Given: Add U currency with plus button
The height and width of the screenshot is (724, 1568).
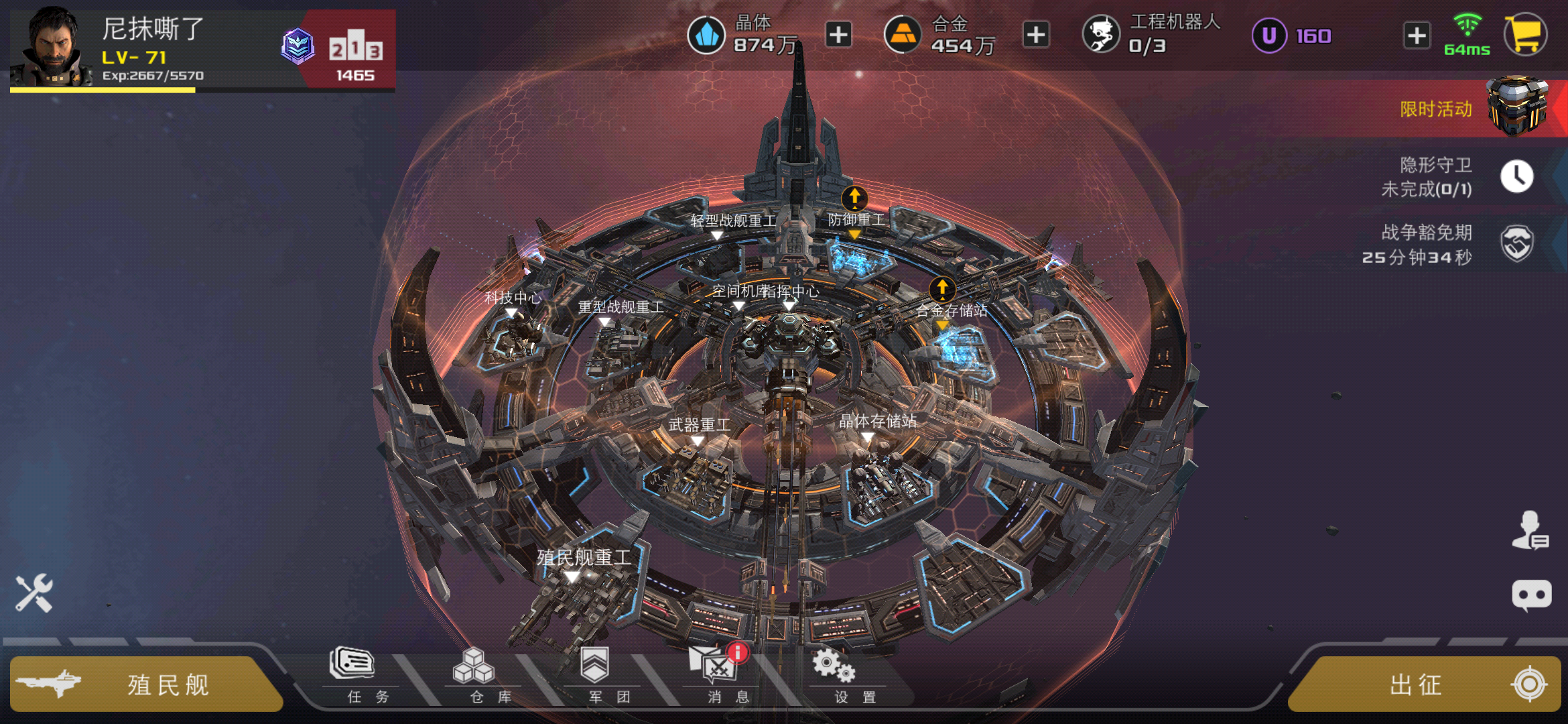Looking at the screenshot, I should pos(1417,35).
